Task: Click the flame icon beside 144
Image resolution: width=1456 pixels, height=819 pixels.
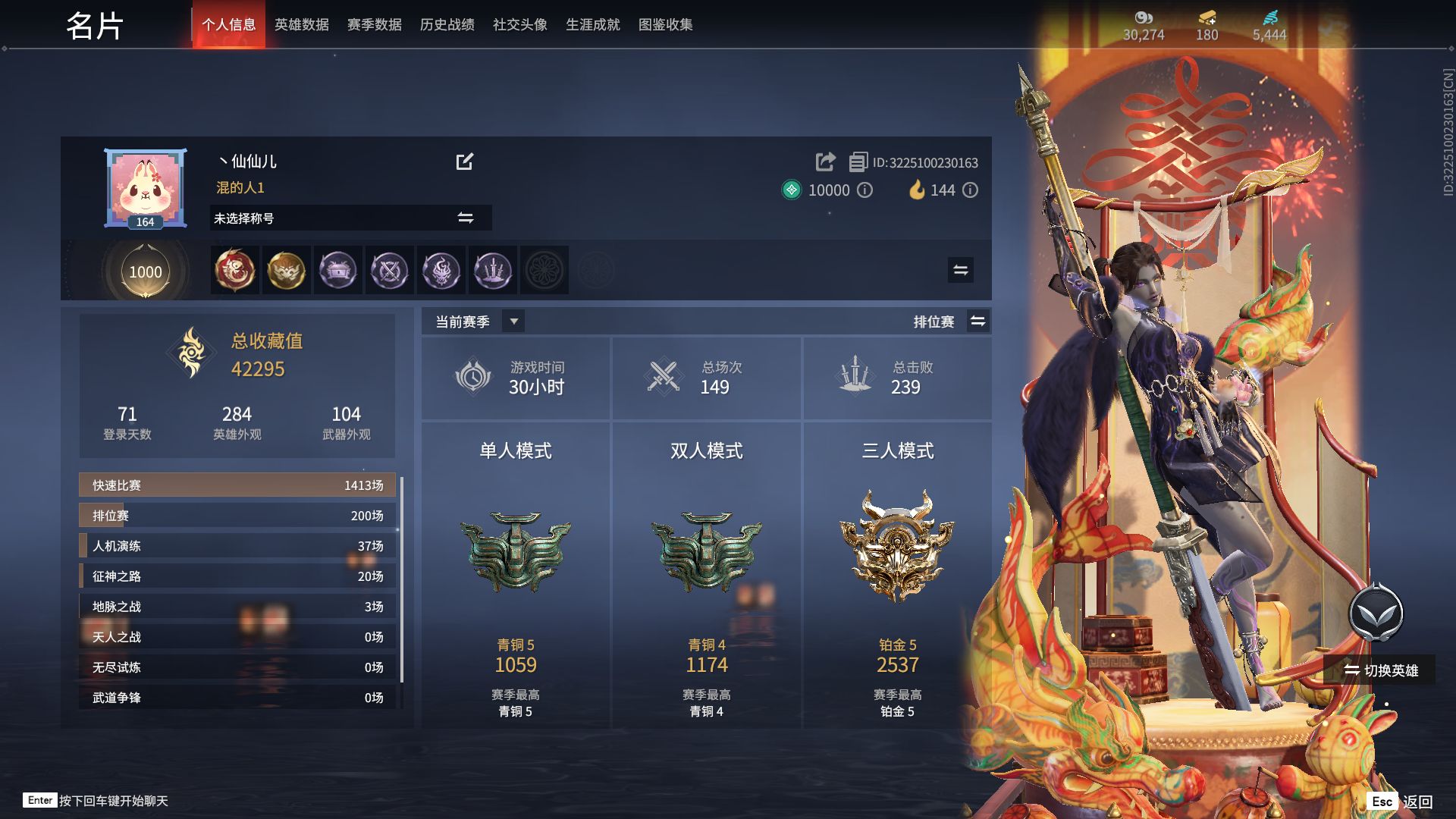Action: coord(919,190)
